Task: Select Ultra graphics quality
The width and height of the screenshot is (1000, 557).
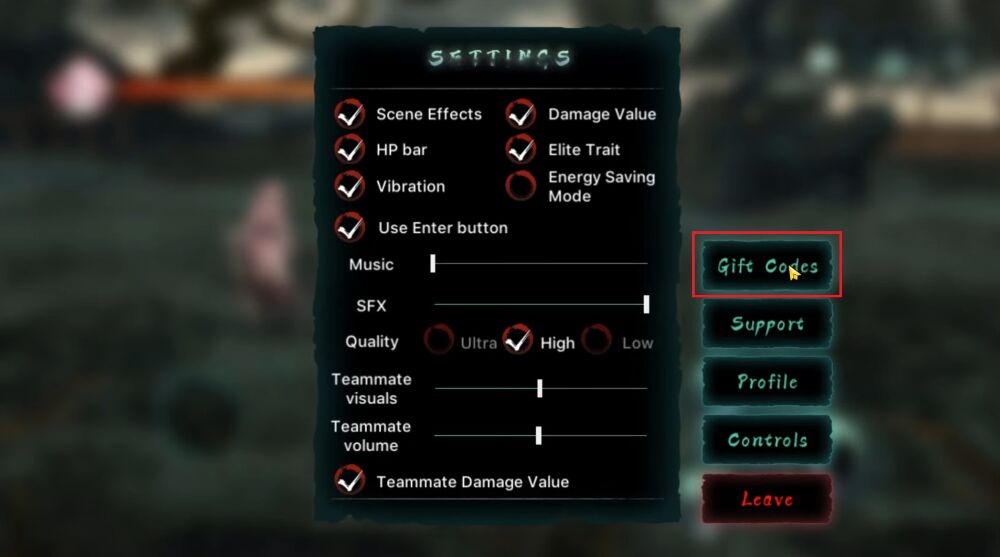Action: [438, 341]
